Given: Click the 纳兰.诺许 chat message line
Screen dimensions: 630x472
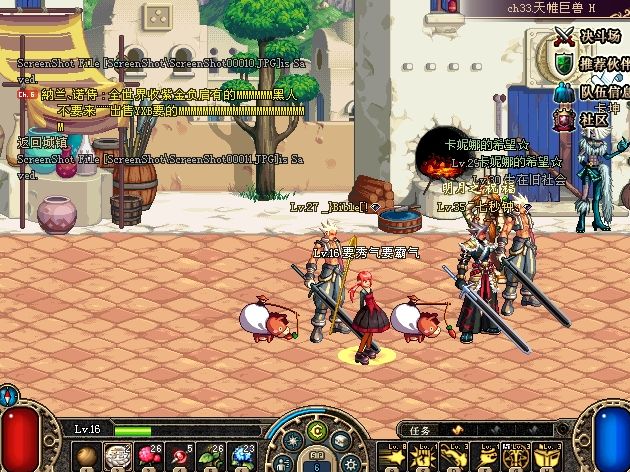Looking at the screenshot, I should point(160,95).
